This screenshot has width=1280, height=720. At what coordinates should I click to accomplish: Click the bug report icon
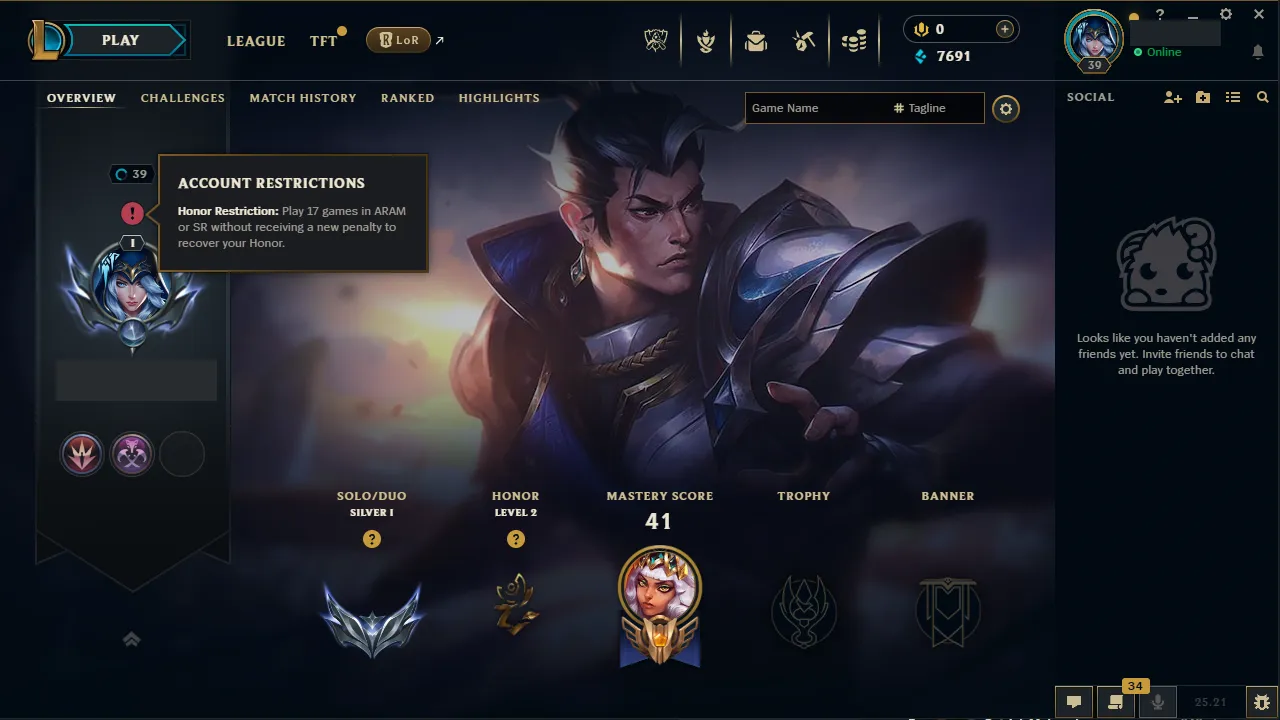pyautogui.click(x=1262, y=702)
